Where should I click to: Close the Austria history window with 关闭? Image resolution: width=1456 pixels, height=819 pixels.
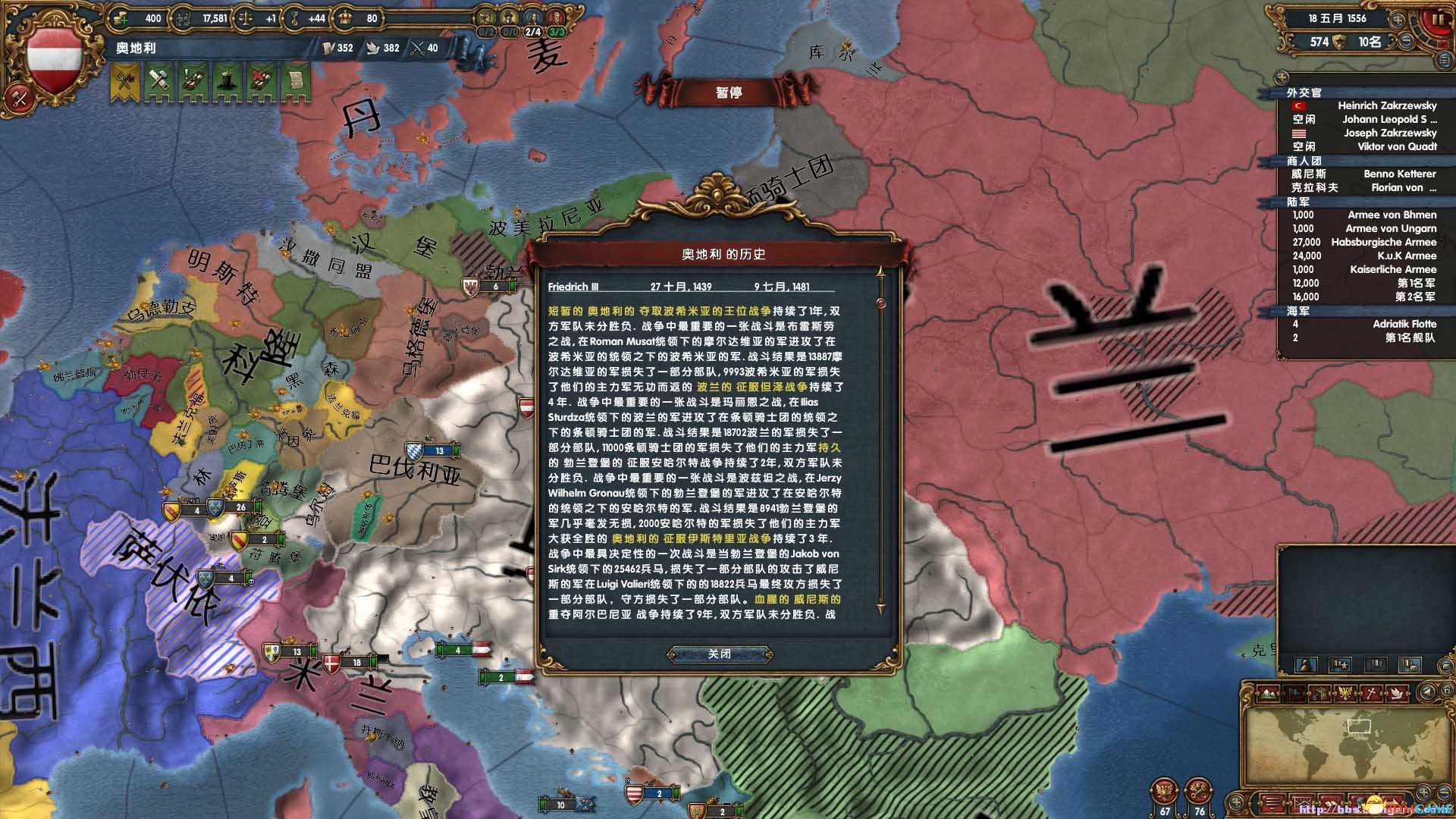(x=720, y=654)
